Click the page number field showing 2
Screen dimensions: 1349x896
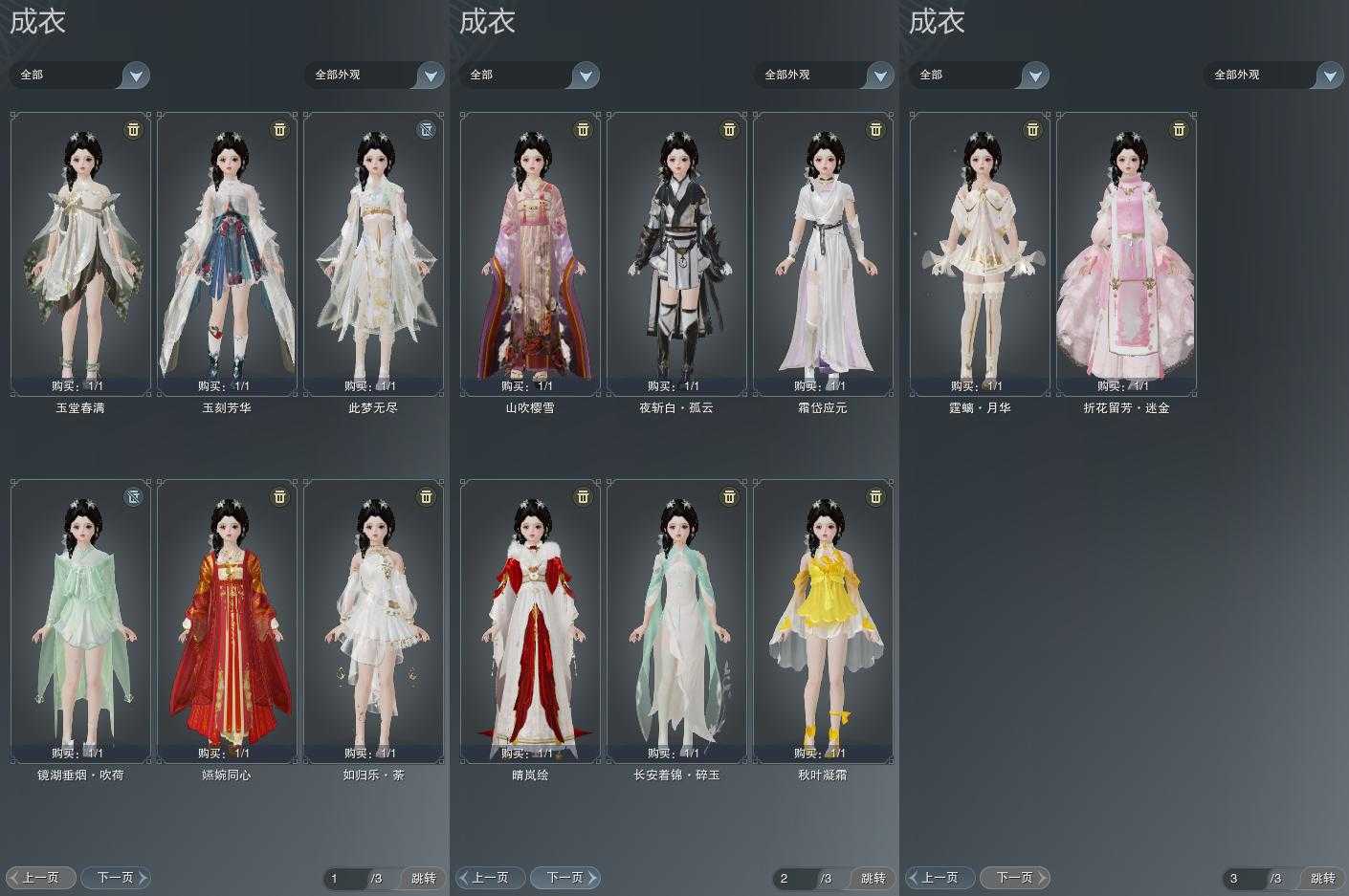click(794, 878)
